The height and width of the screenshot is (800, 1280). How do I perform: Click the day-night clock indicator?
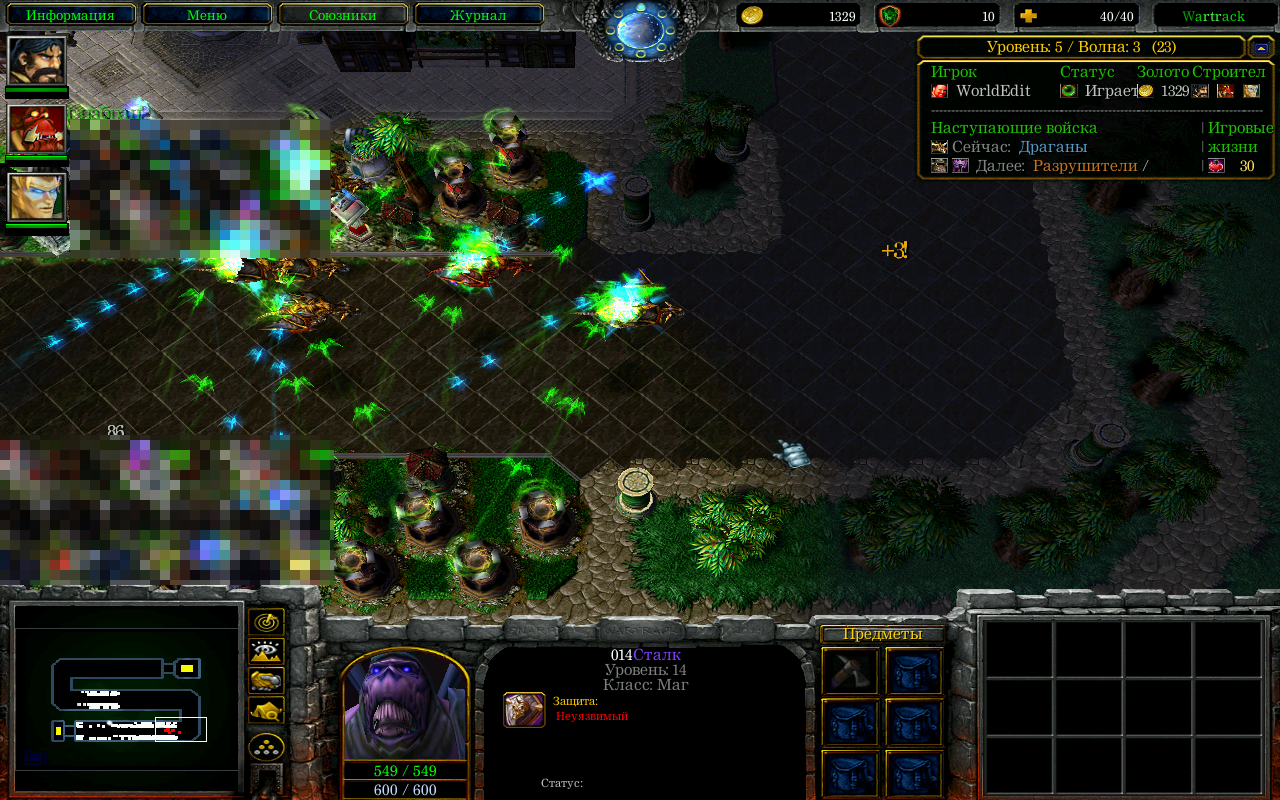tap(639, 30)
